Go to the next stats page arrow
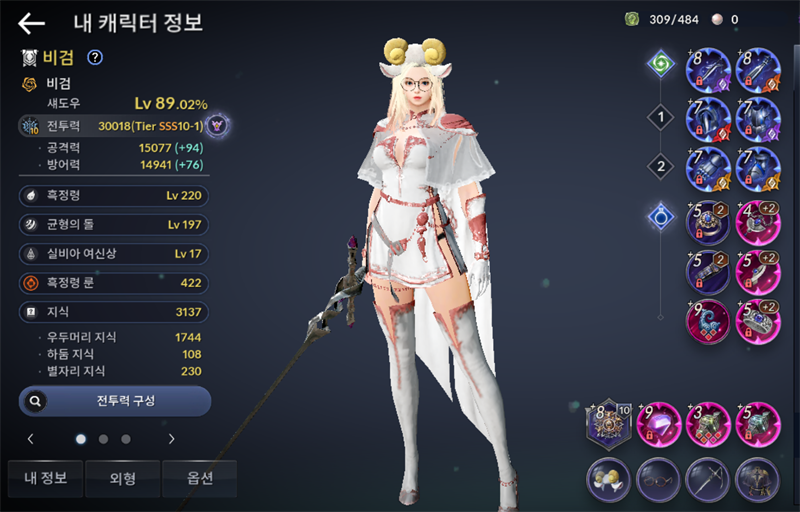The image size is (800, 512). pos(171,438)
